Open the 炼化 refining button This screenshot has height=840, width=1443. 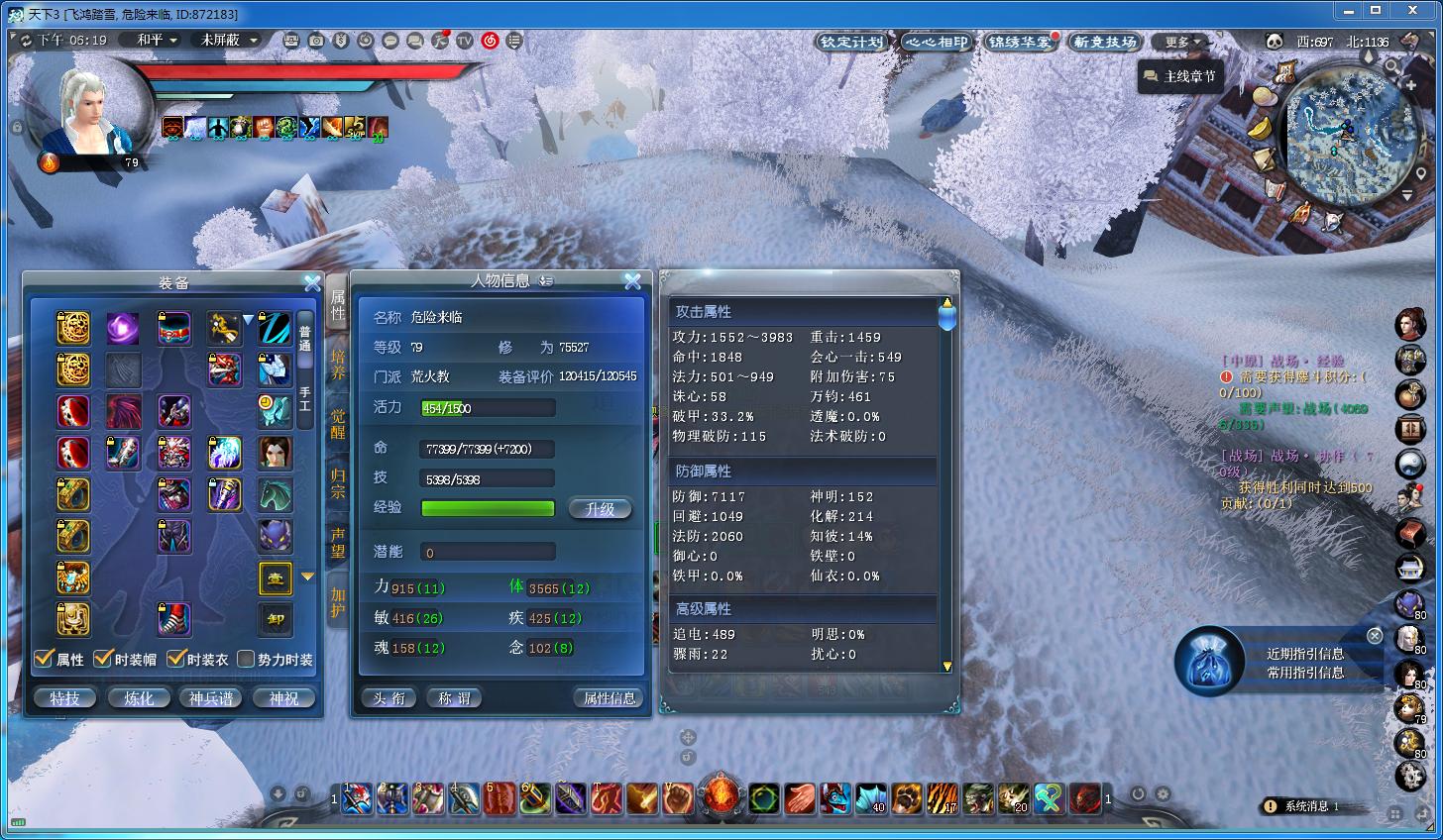tap(139, 698)
